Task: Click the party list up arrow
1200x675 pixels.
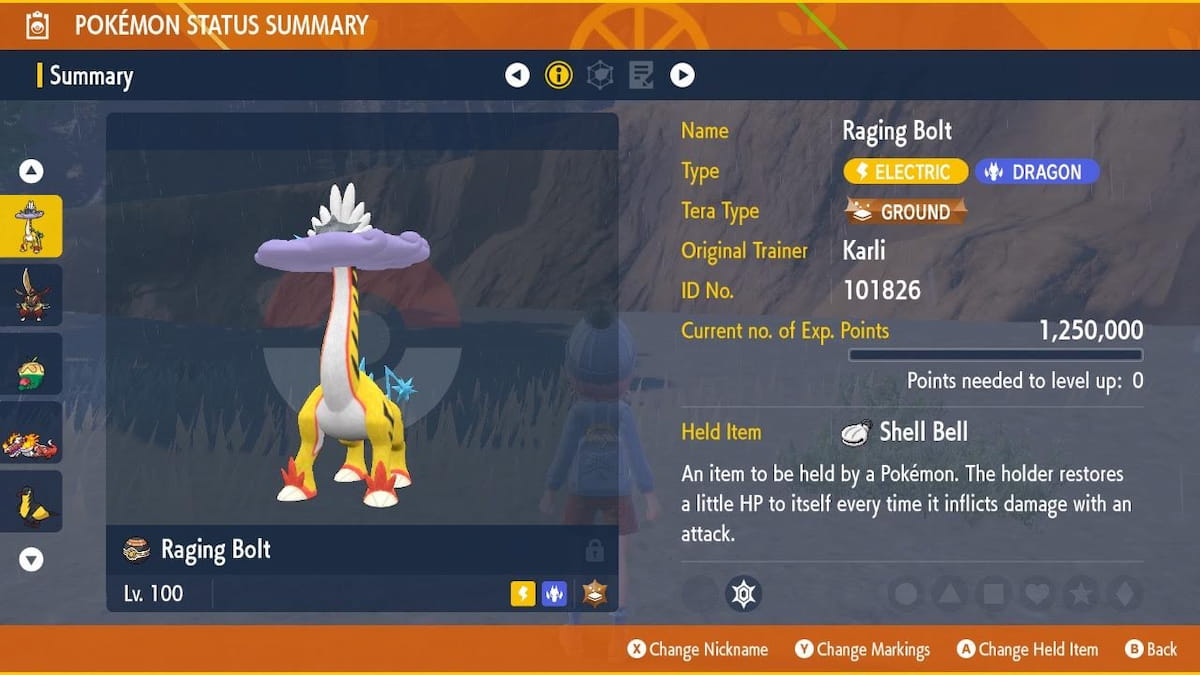Action: (x=31, y=171)
